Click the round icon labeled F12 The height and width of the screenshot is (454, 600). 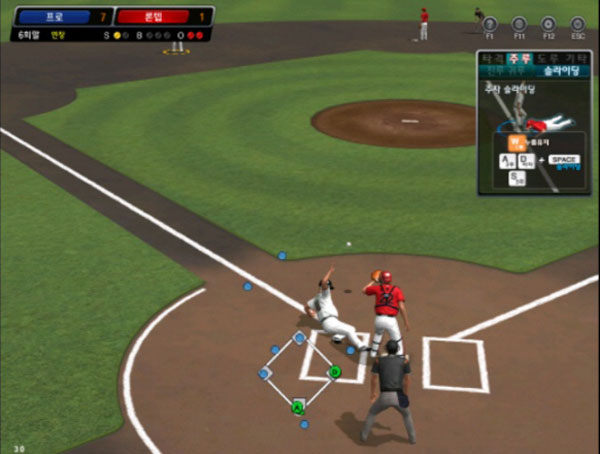tap(548, 24)
